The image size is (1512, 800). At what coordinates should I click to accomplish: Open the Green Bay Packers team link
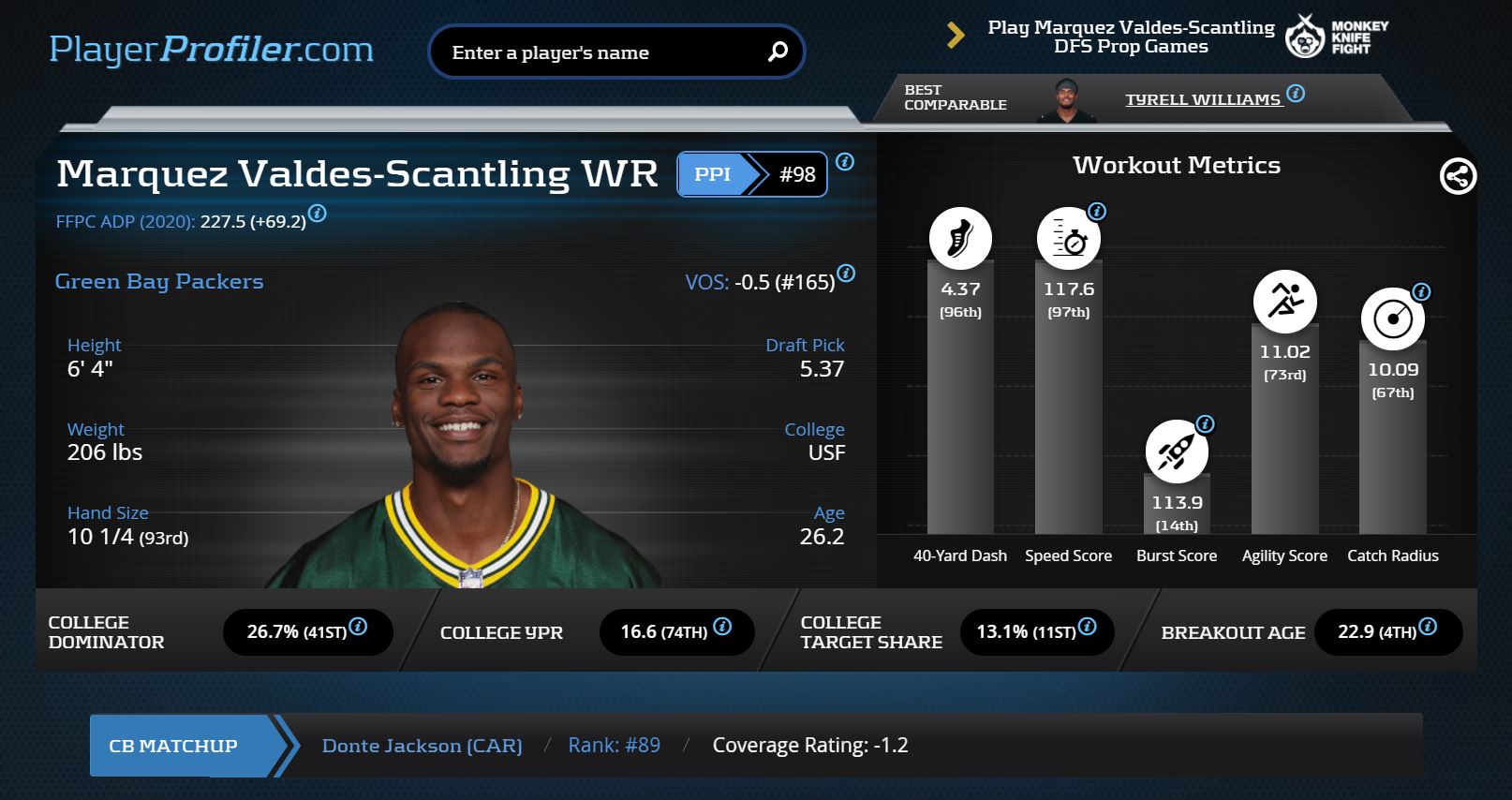tap(159, 282)
